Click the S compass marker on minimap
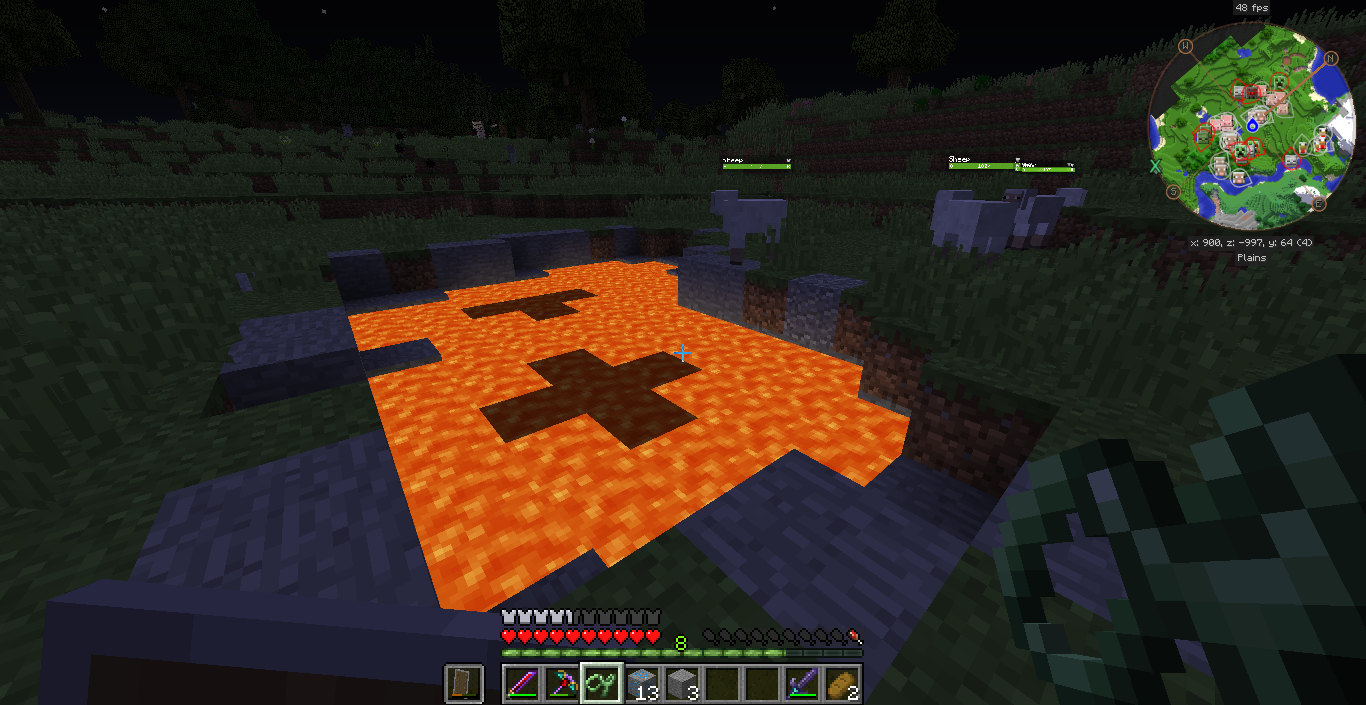This screenshot has height=705, width=1366. pos(1172,191)
